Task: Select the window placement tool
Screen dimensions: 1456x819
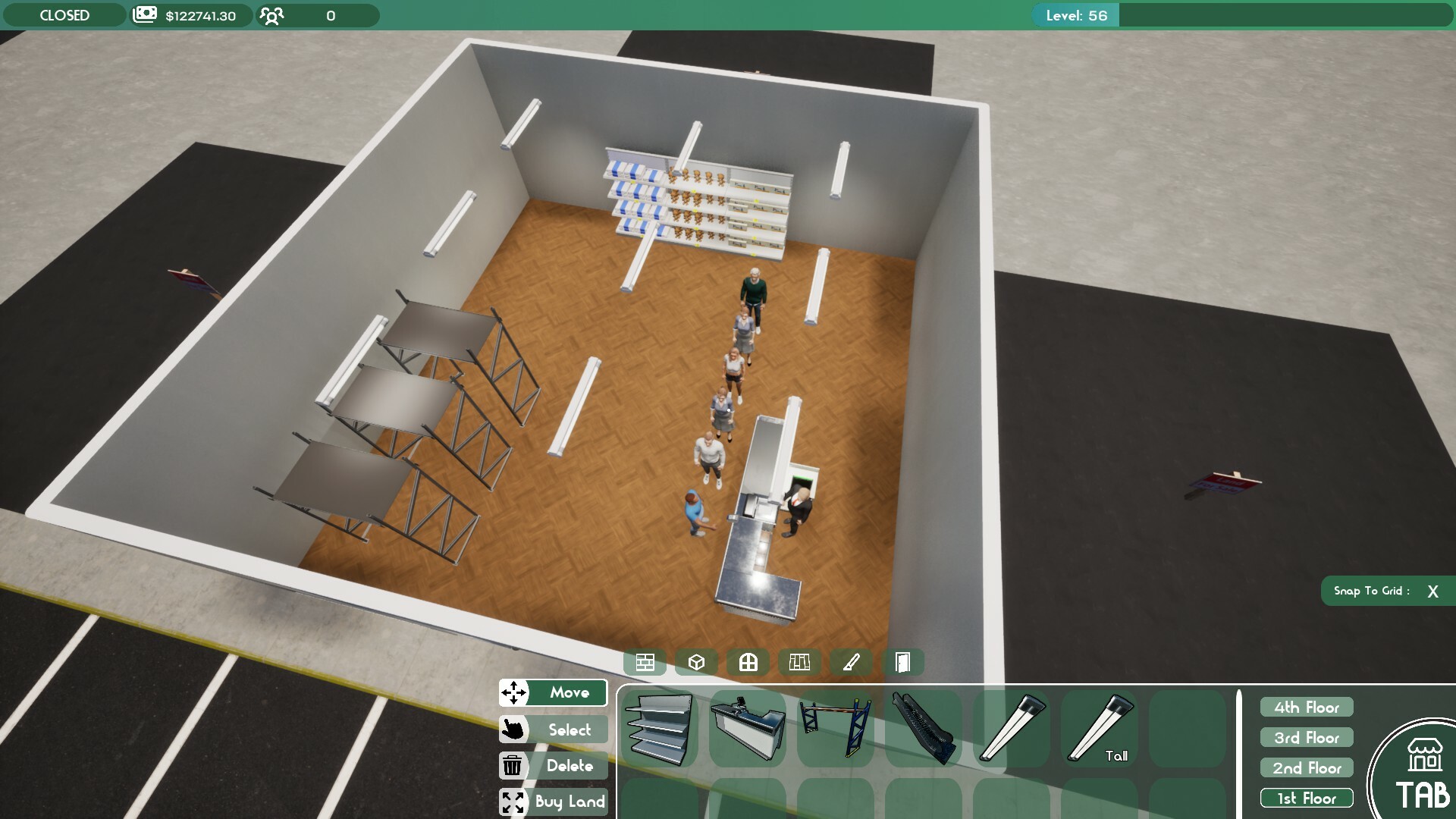Action: tap(748, 661)
